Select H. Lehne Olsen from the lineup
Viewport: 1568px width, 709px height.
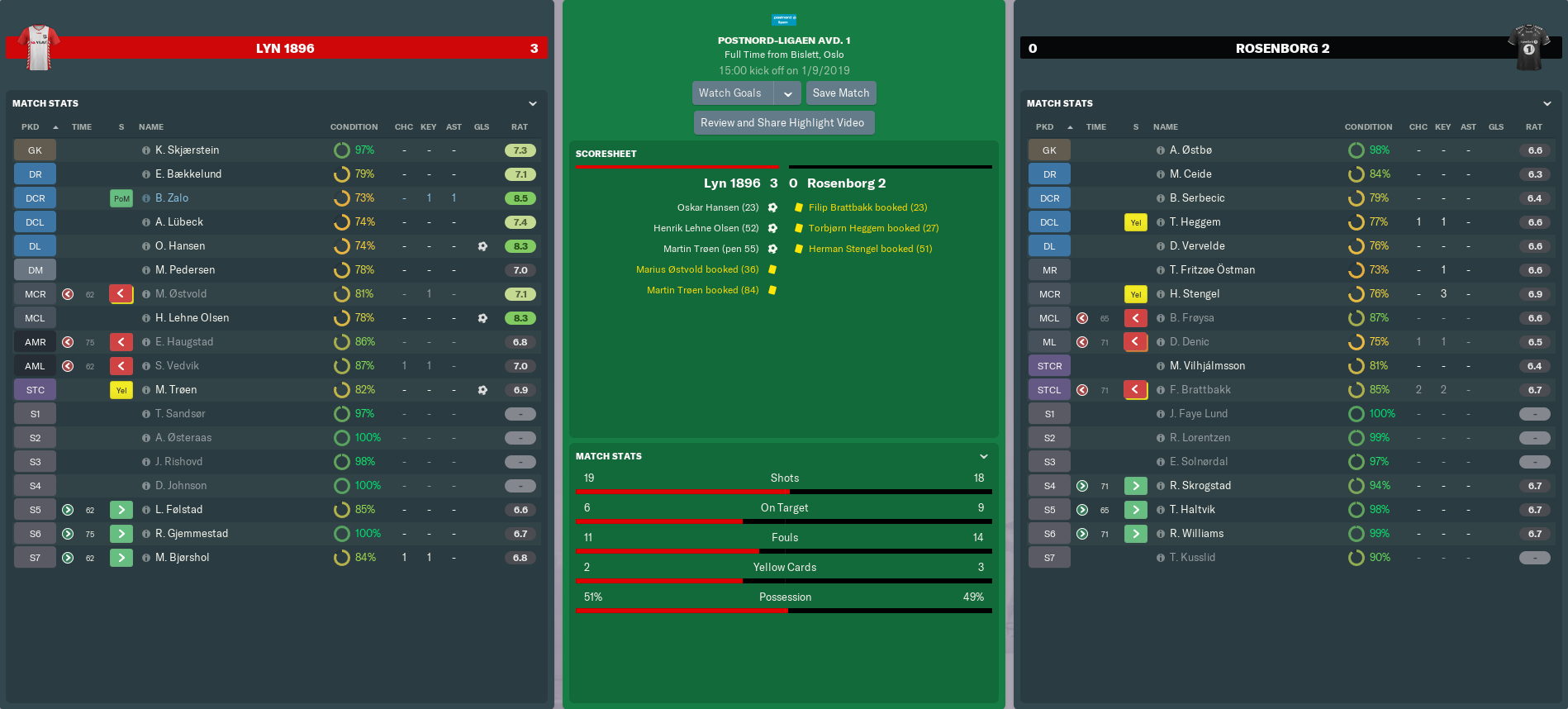pyautogui.click(x=192, y=318)
